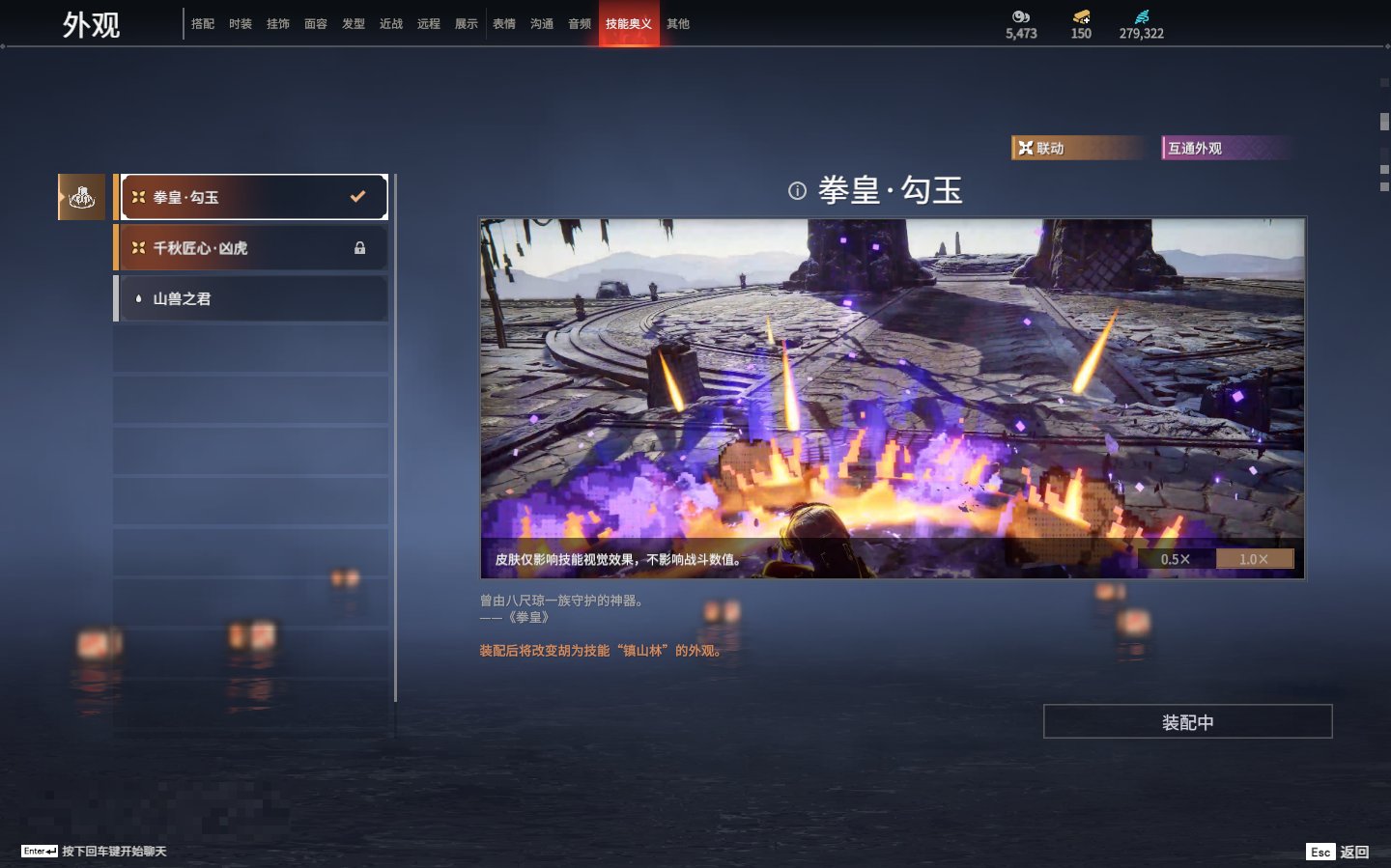Screen dimensions: 1391x868
Task: Open the 发型 tab
Action: [x=354, y=24]
